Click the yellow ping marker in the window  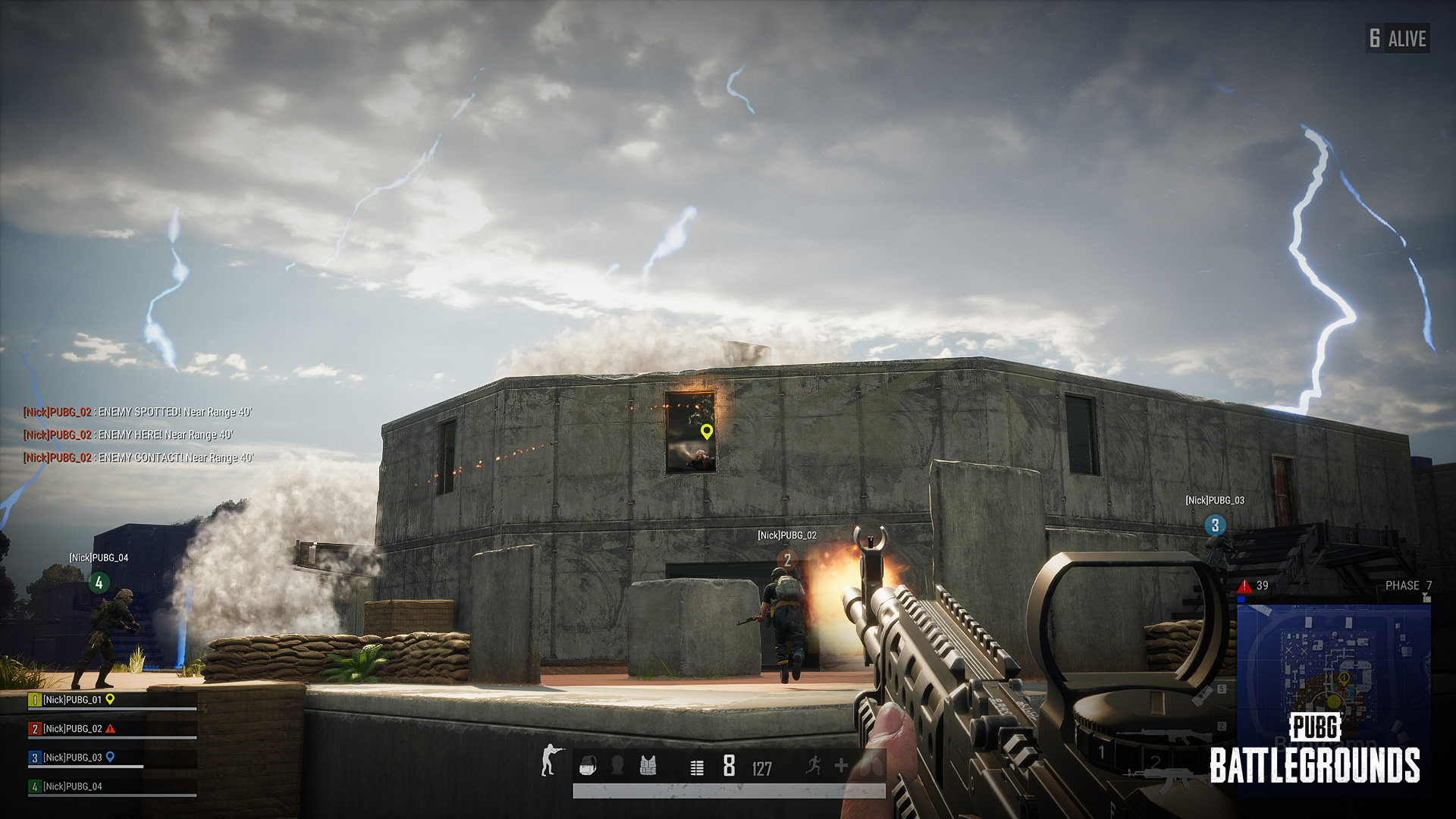707,431
